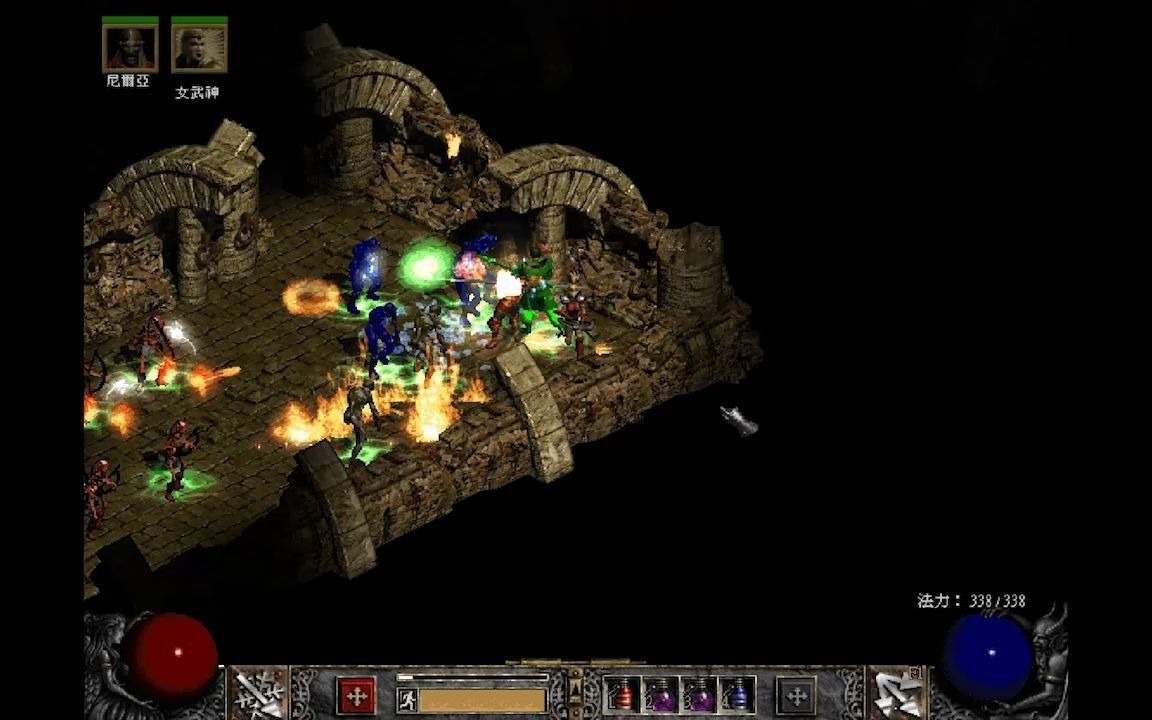Use the red healing potion in belt
Screen dimensions: 1152x720
point(624,694)
